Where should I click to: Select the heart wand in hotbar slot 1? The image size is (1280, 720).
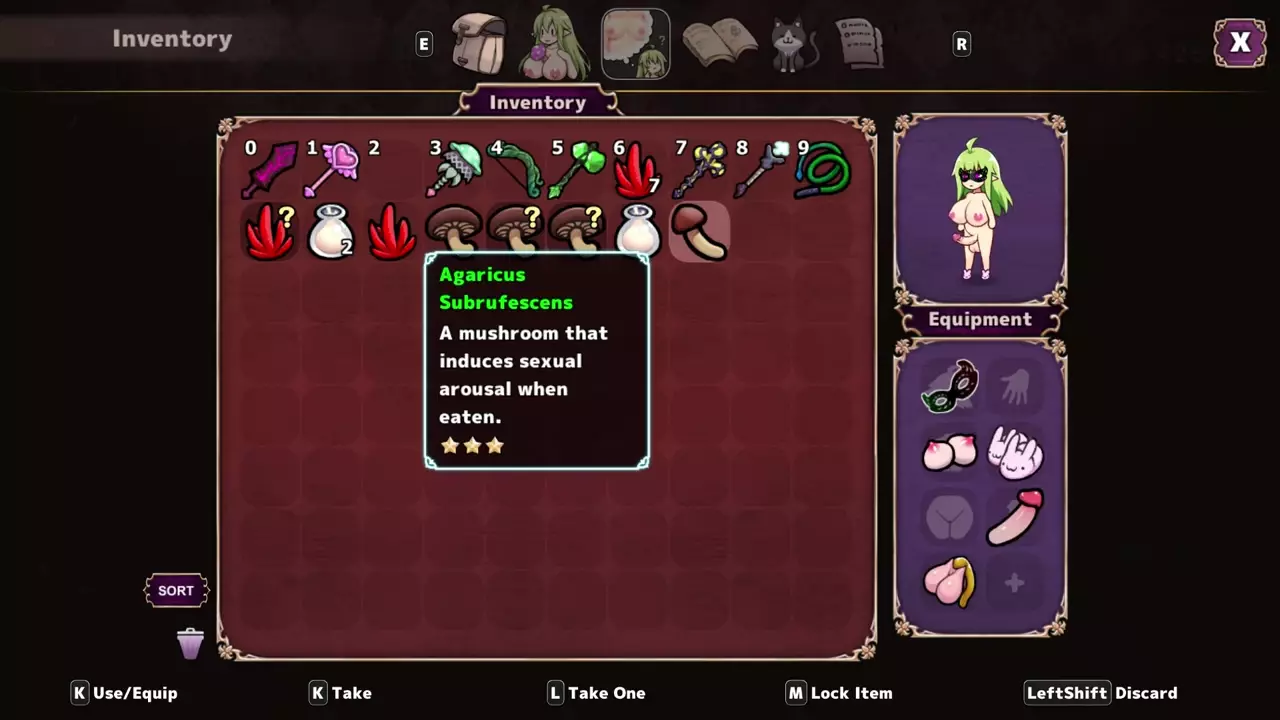(332, 170)
